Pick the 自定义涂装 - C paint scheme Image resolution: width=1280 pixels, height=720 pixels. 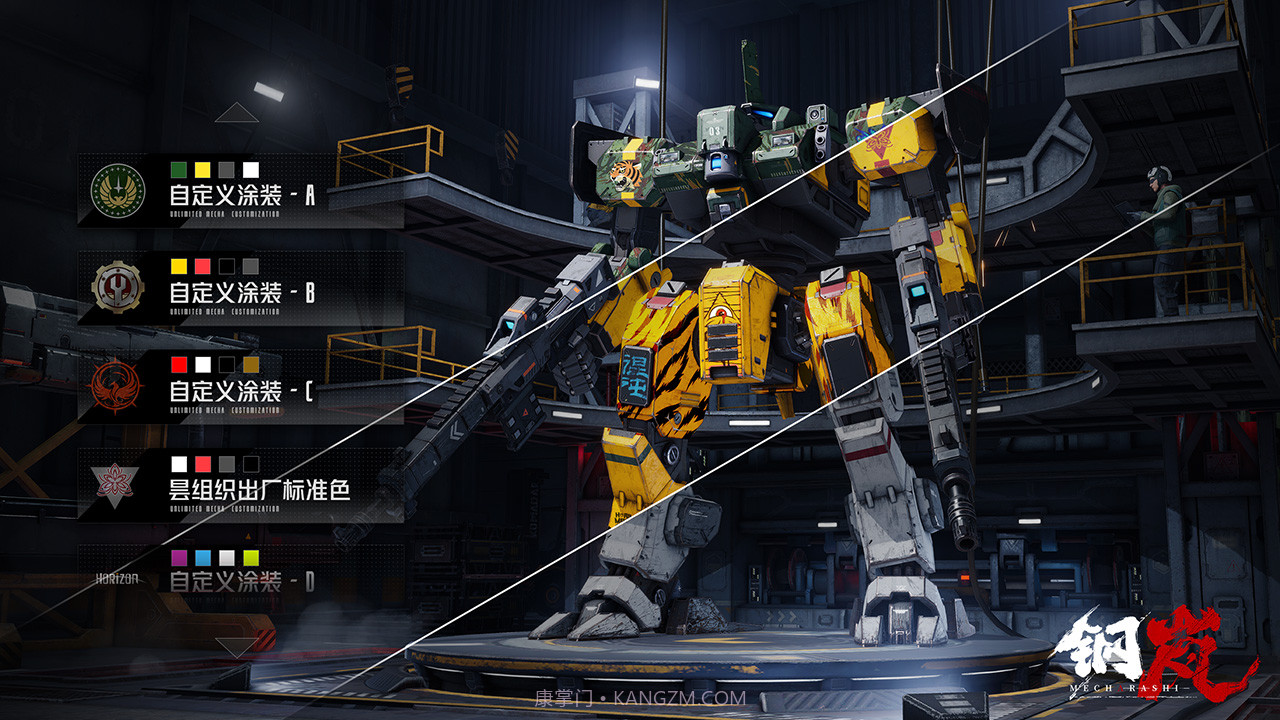pos(240,386)
